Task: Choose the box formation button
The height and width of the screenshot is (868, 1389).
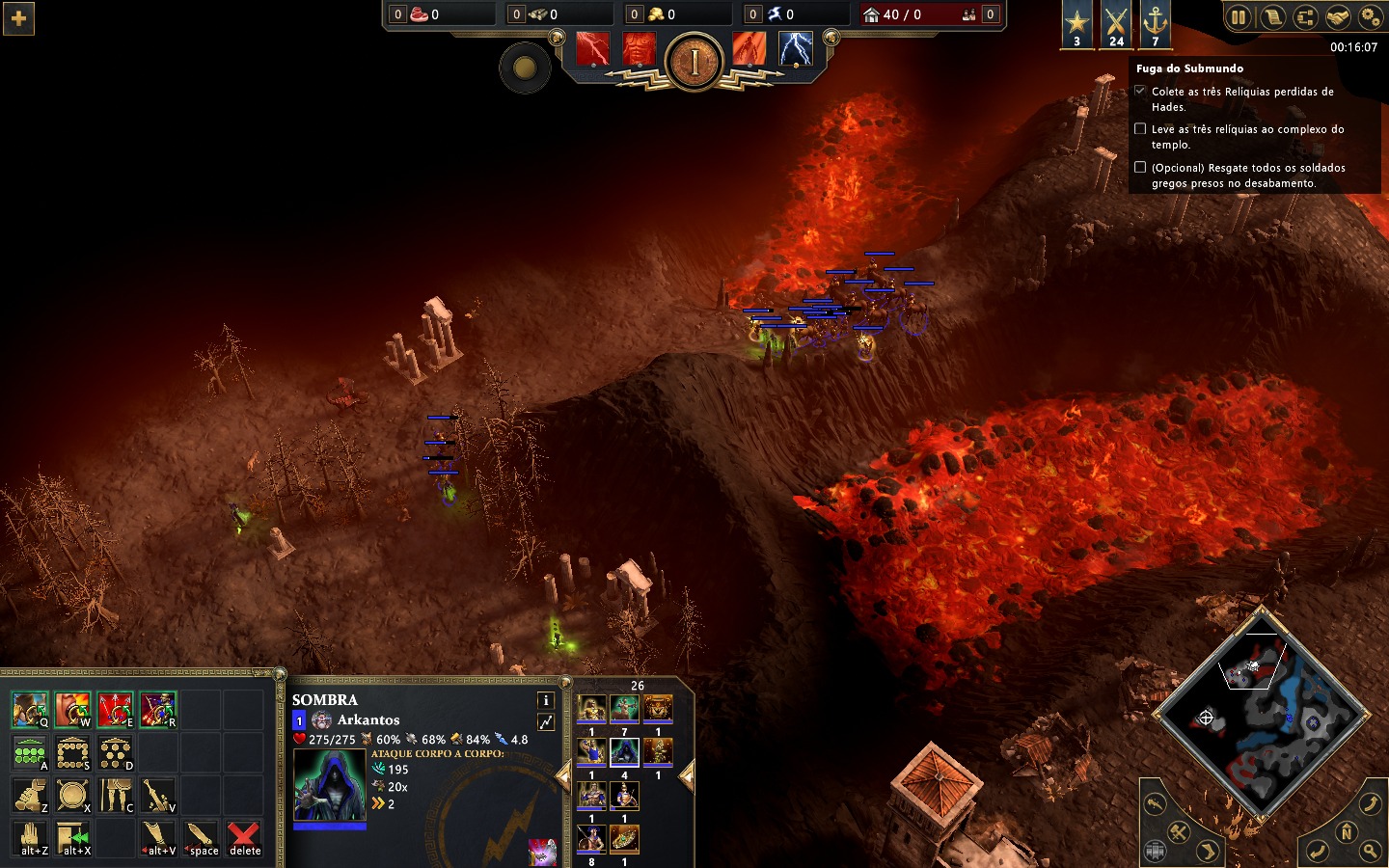Action: click(x=72, y=752)
